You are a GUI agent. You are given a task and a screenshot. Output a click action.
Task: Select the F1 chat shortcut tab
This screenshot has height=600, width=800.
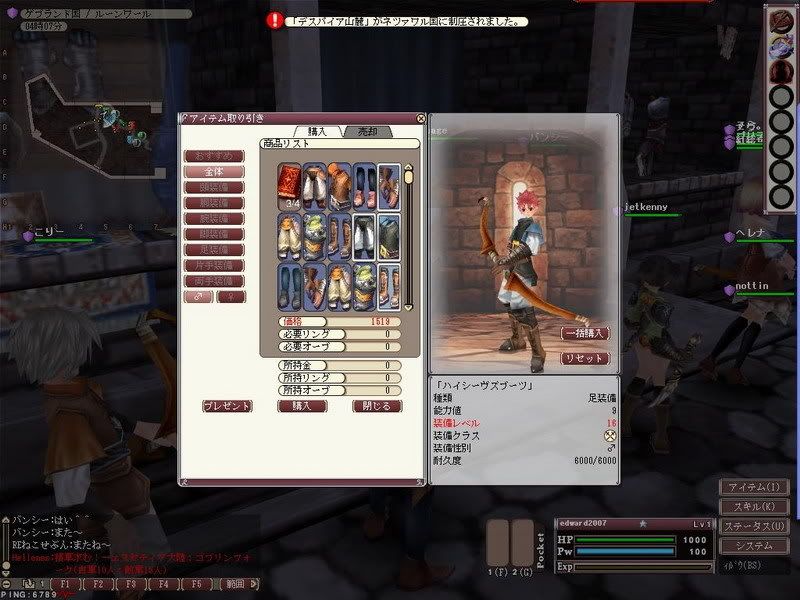click(64, 582)
